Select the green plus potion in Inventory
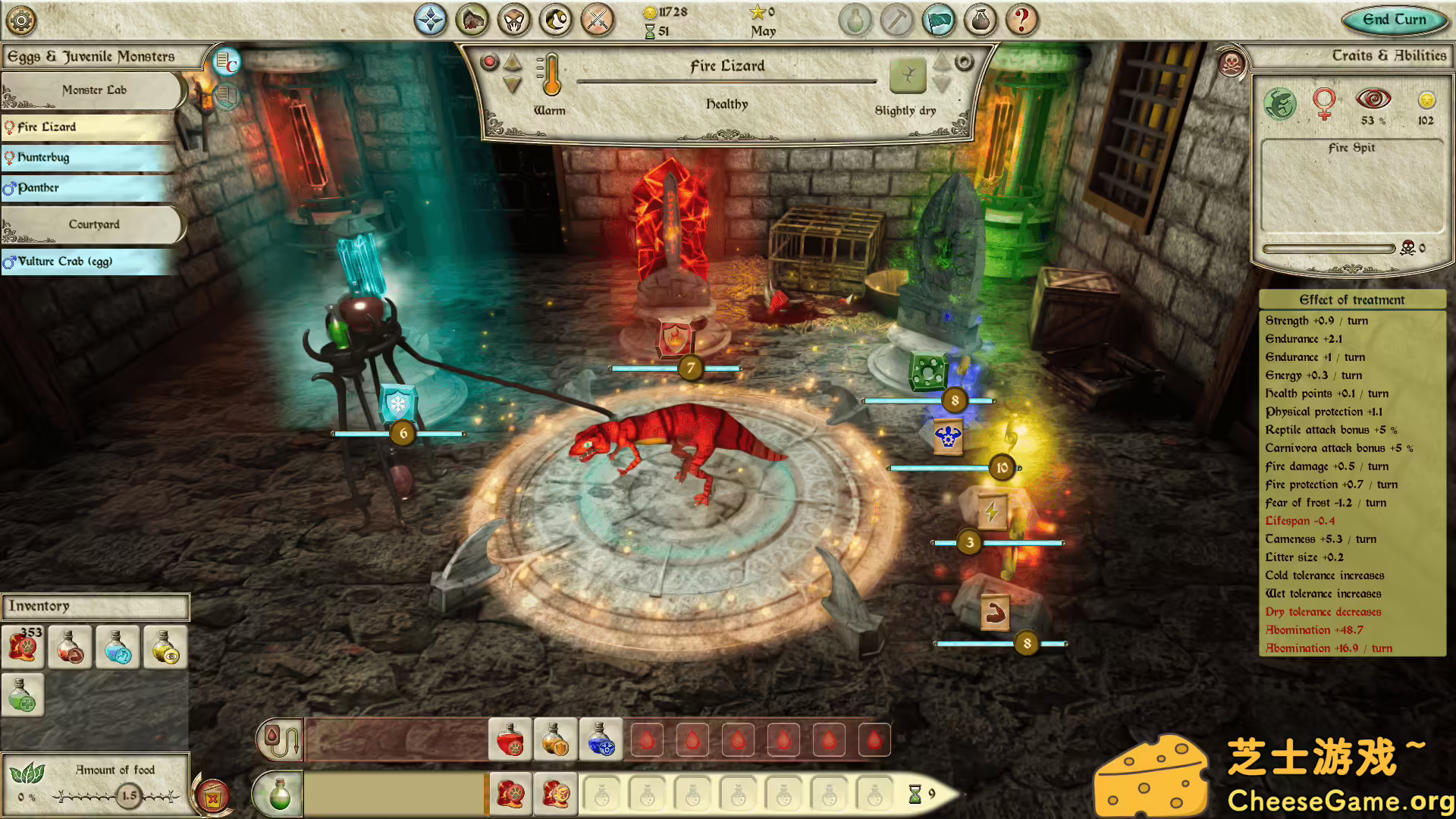Image resolution: width=1456 pixels, height=819 pixels. pyautogui.click(x=23, y=694)
